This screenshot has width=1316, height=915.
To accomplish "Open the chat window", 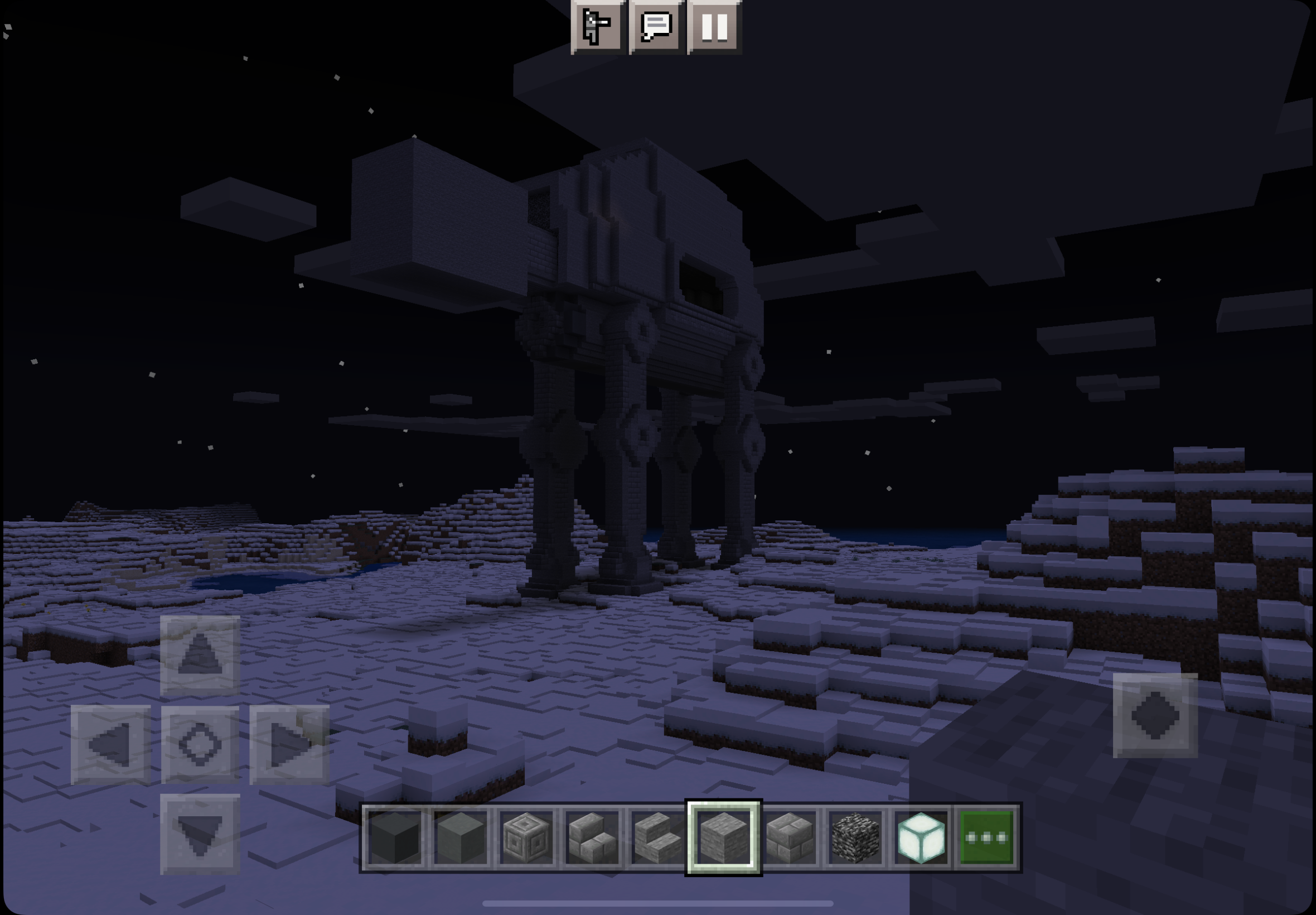I will [656, 26].
